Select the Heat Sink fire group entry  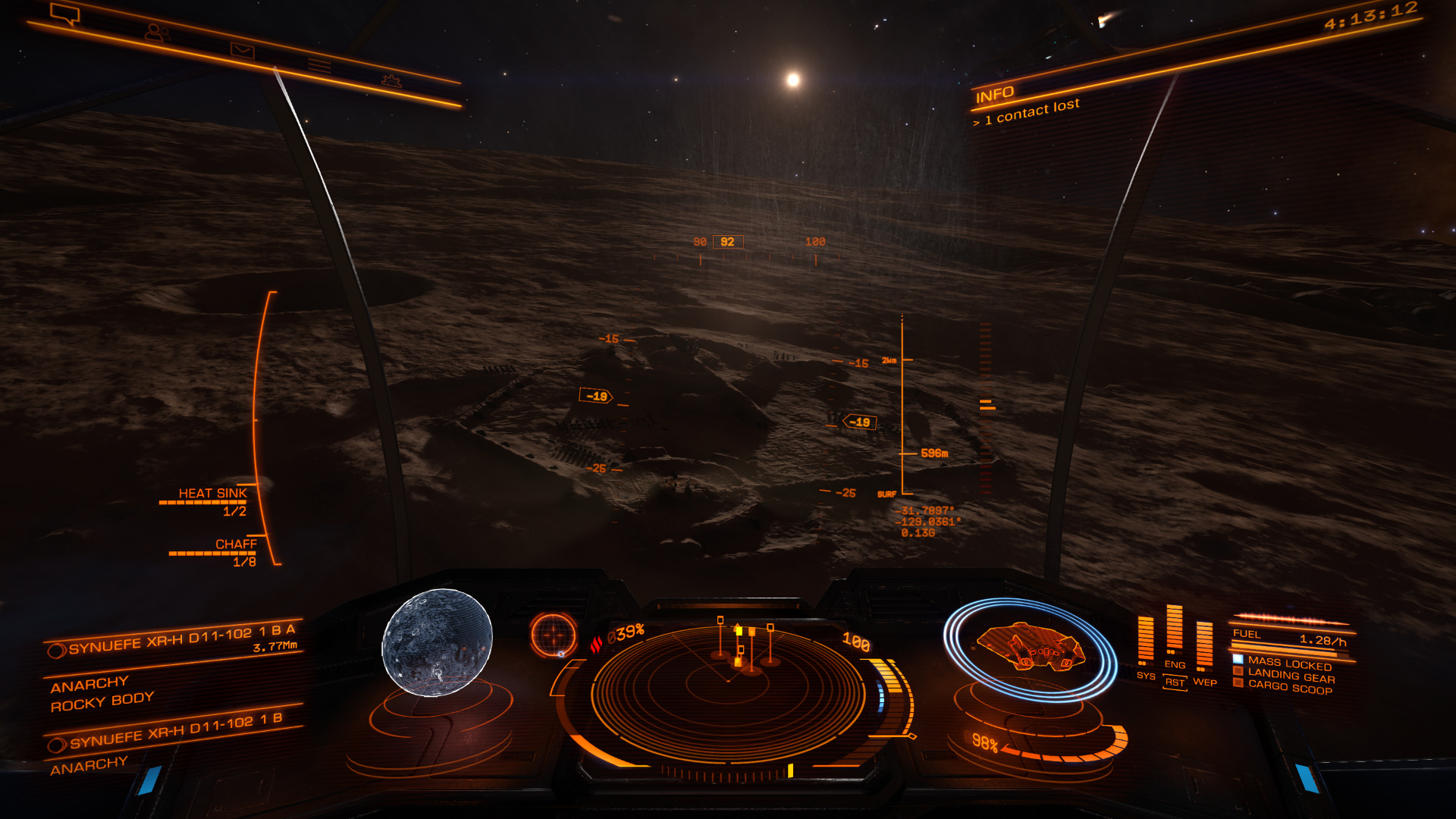[x=212, y=494]
